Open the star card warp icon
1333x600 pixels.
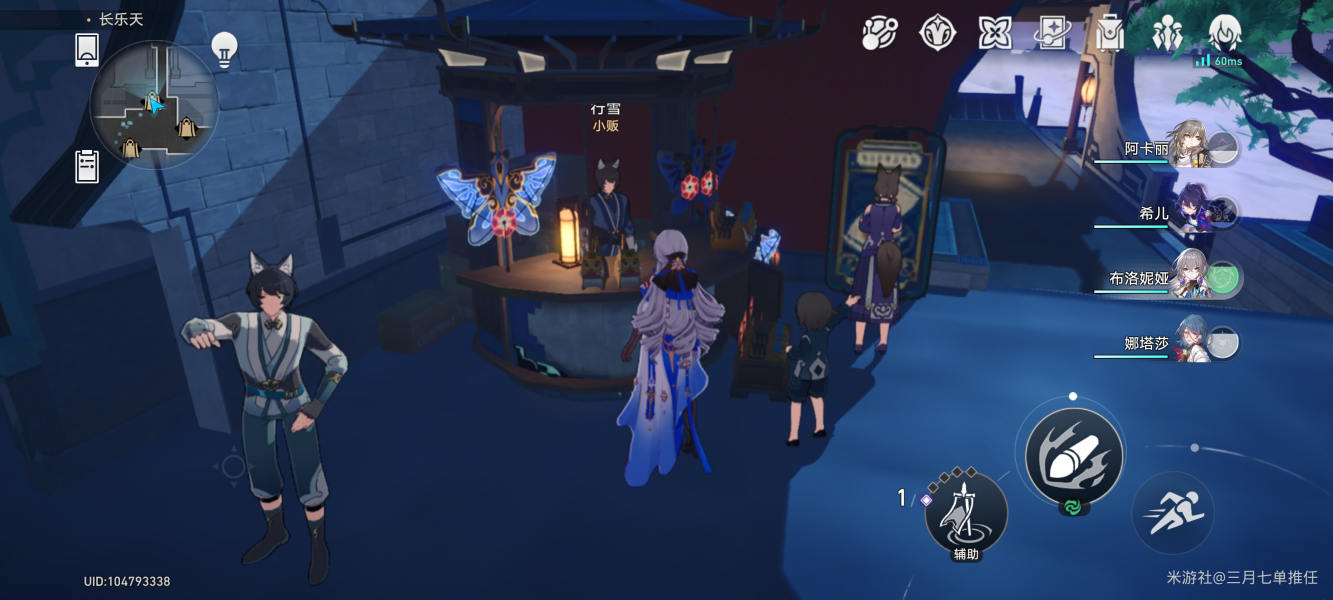tap(1052, 33)
